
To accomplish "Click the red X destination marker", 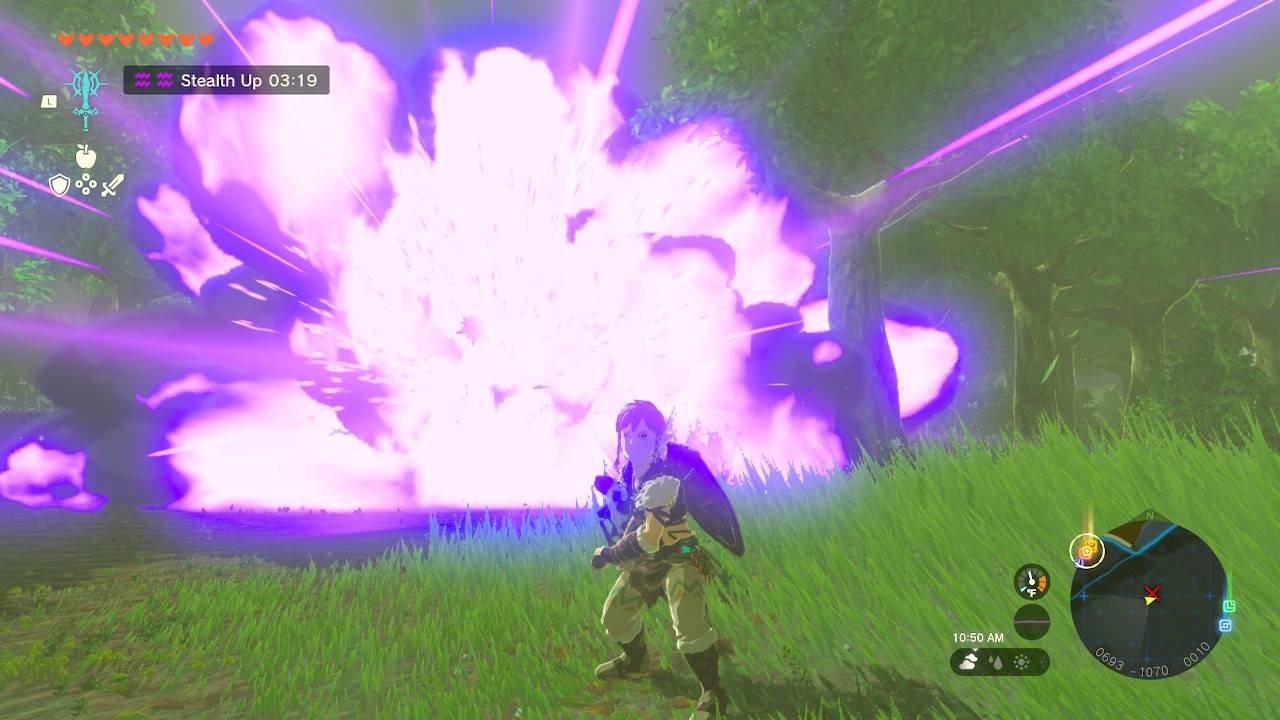I will (1153, 592).
